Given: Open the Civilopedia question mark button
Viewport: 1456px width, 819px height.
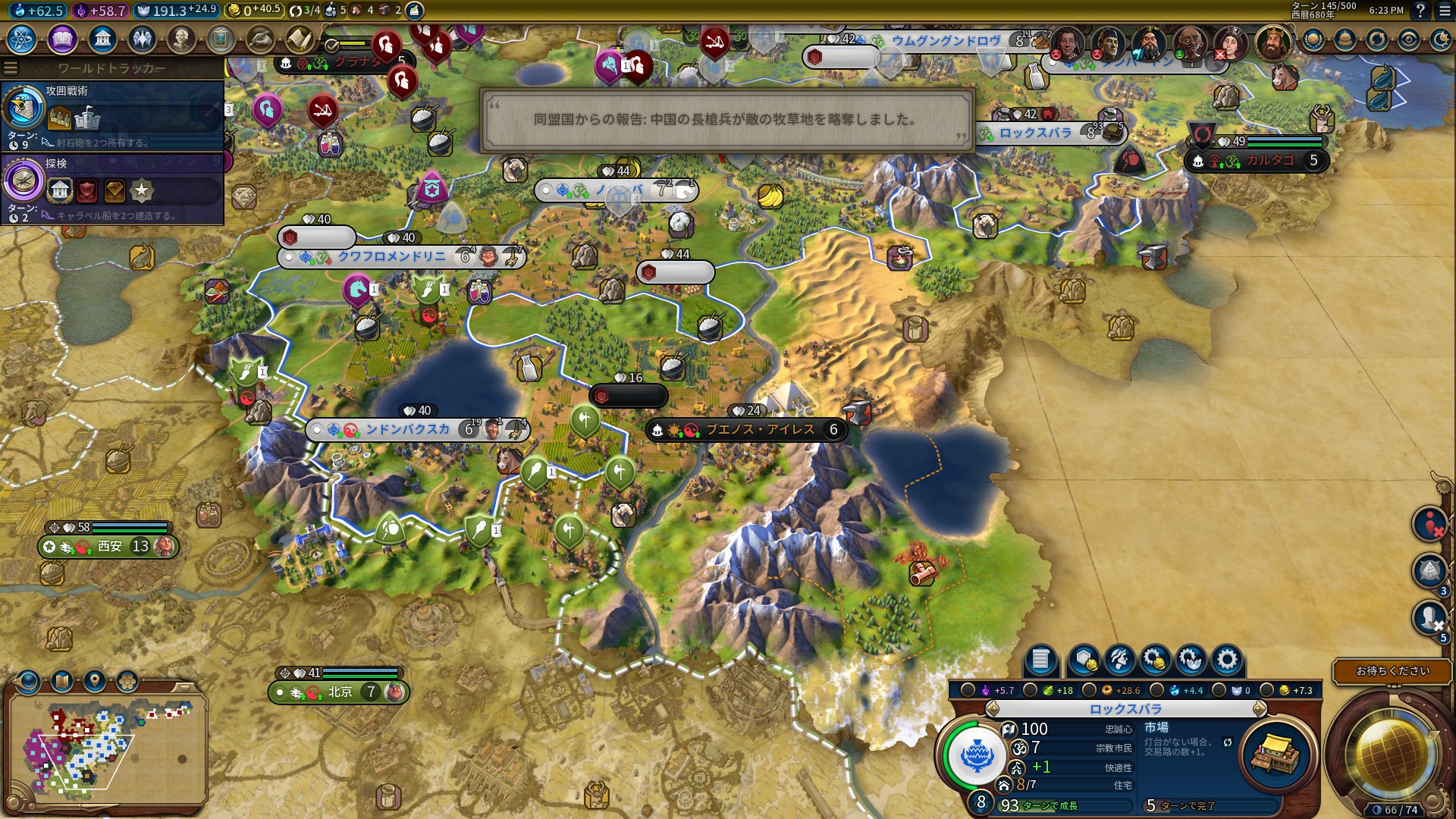Looking at the screenshot, I should click(x=1420, y=11).
